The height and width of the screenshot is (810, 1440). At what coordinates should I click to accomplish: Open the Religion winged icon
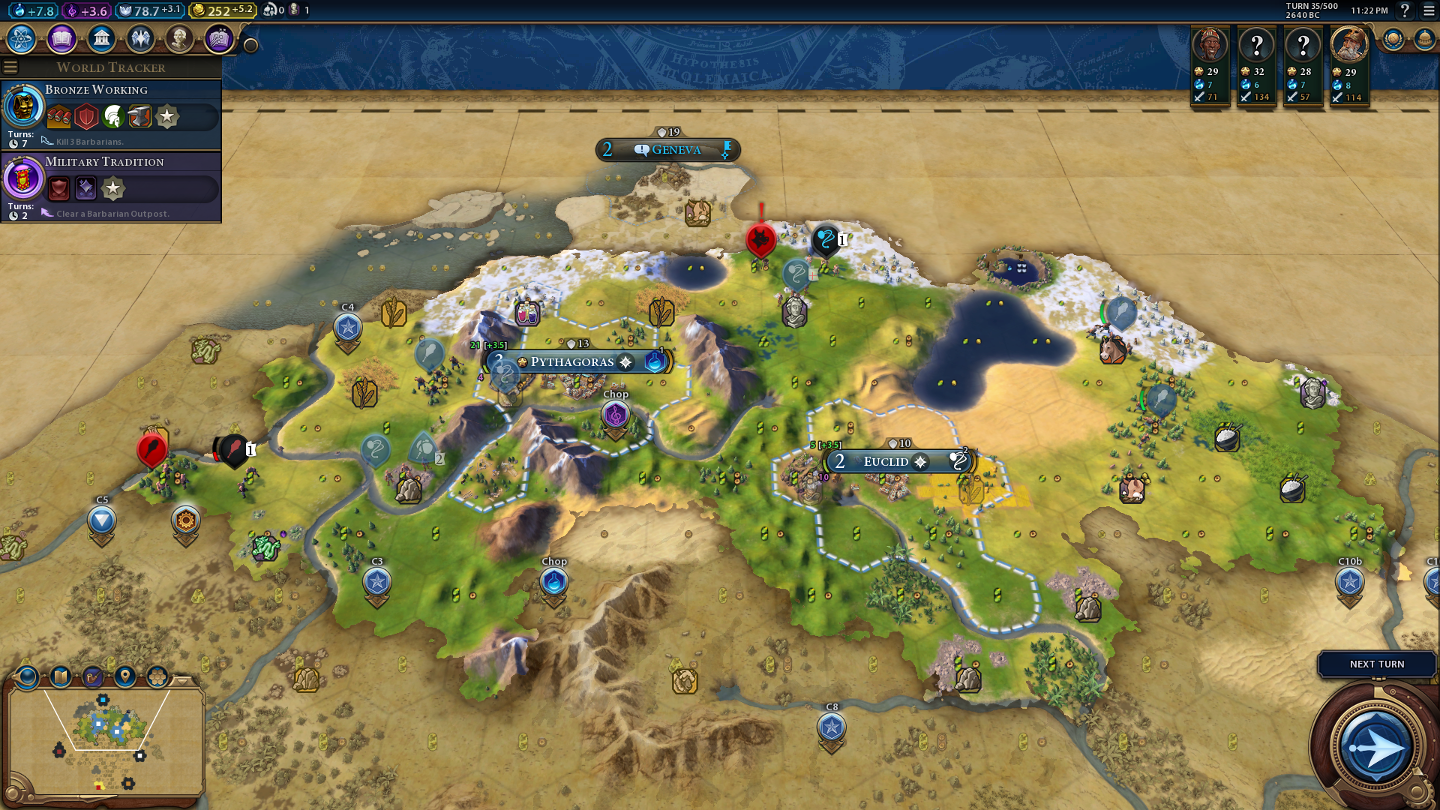(x=140, y=39)
